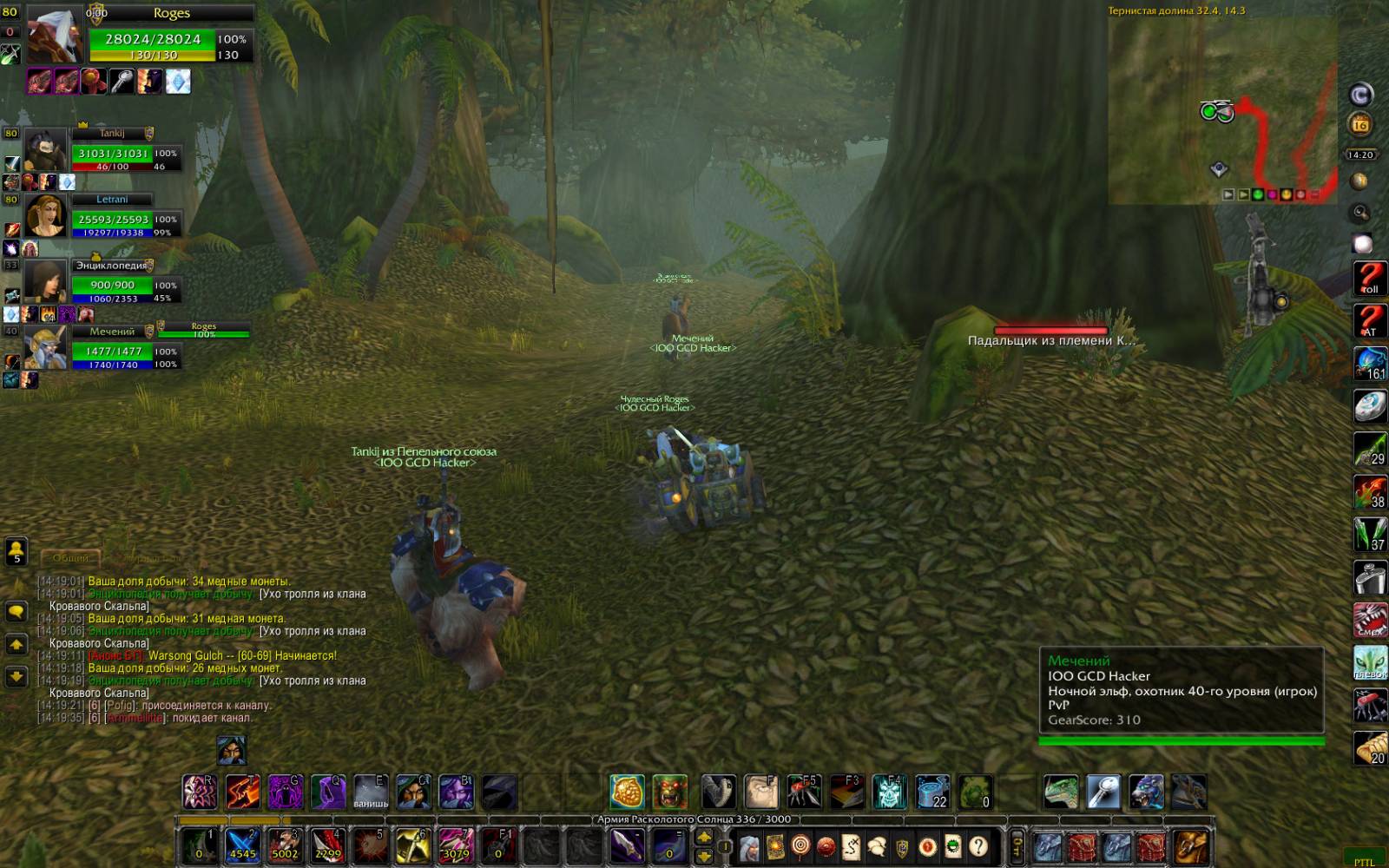Open the help question mark micro button

point(978,845)
